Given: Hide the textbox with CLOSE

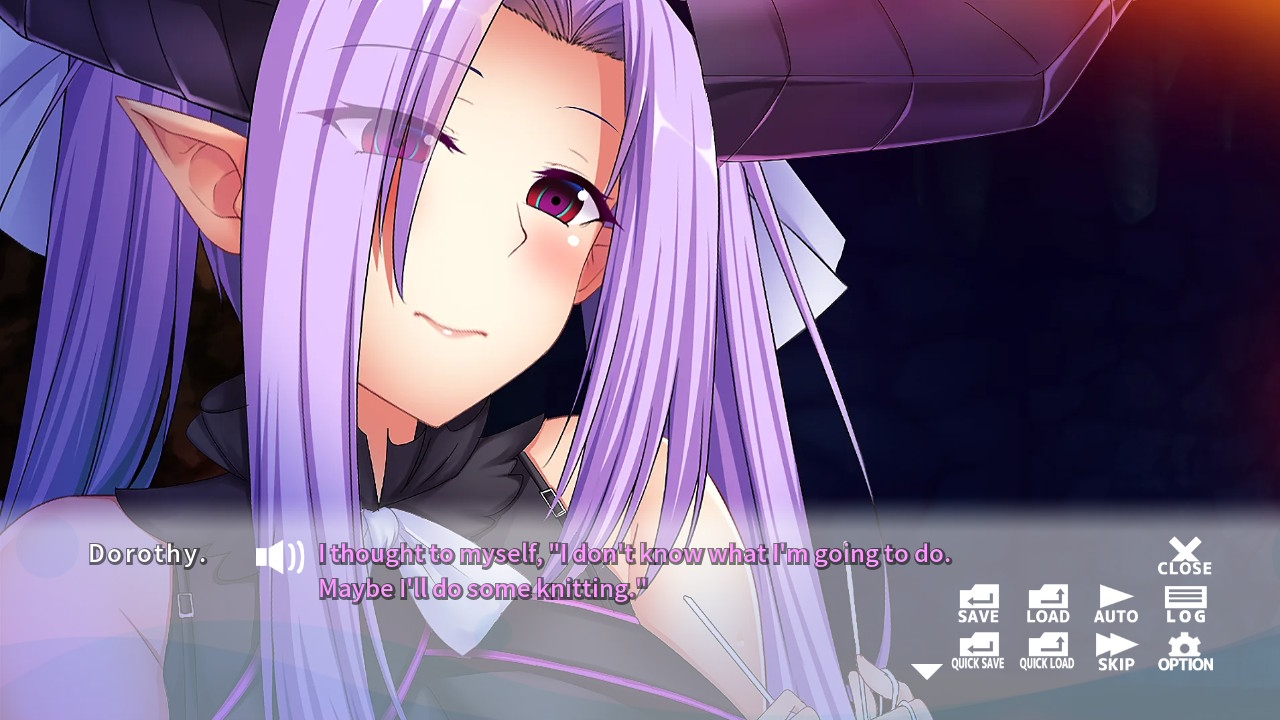Looking at the screenshot, I should pos(1183,553).
